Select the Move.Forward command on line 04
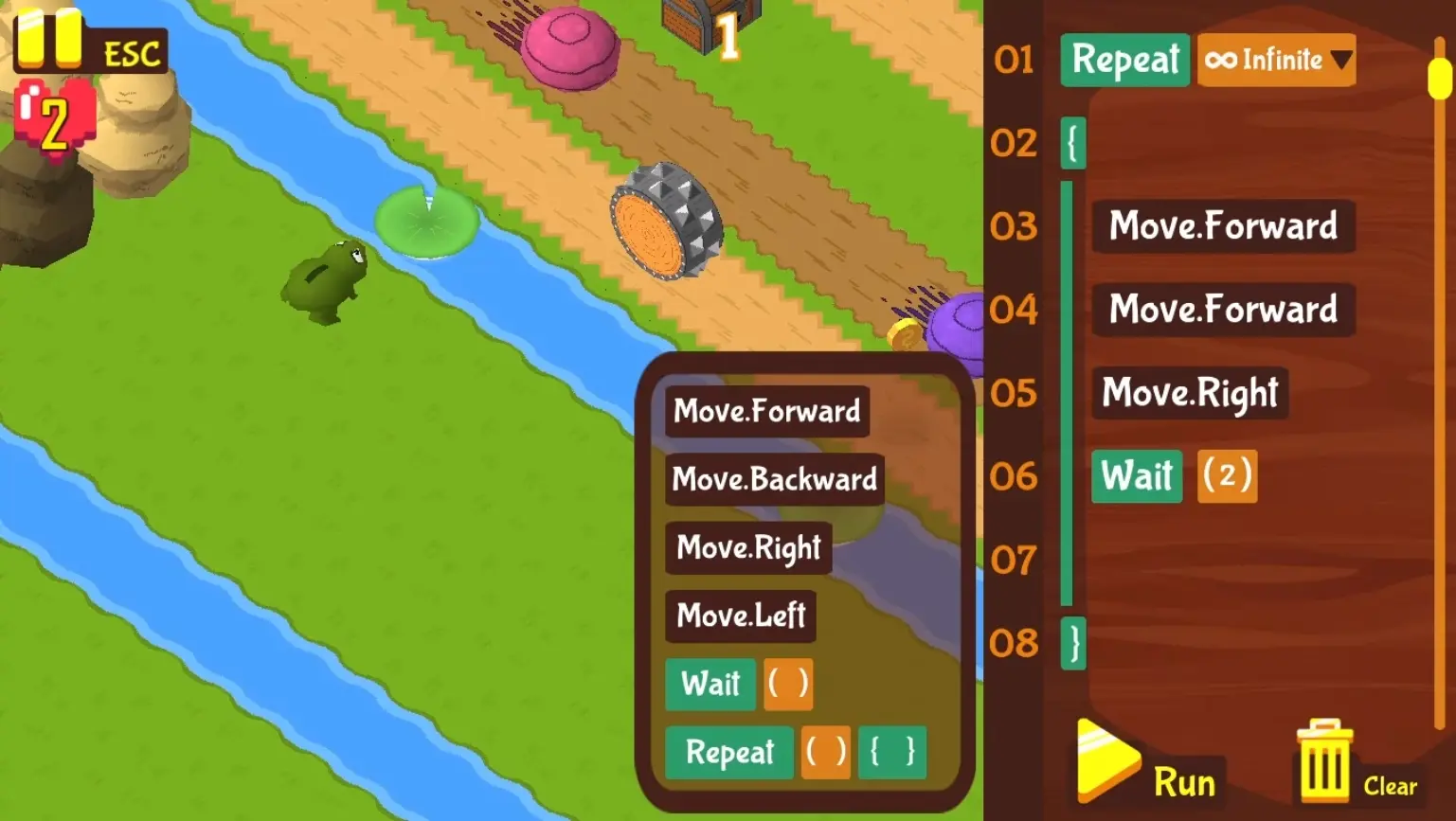The image size is (1456, 821). click(1223, 310)
